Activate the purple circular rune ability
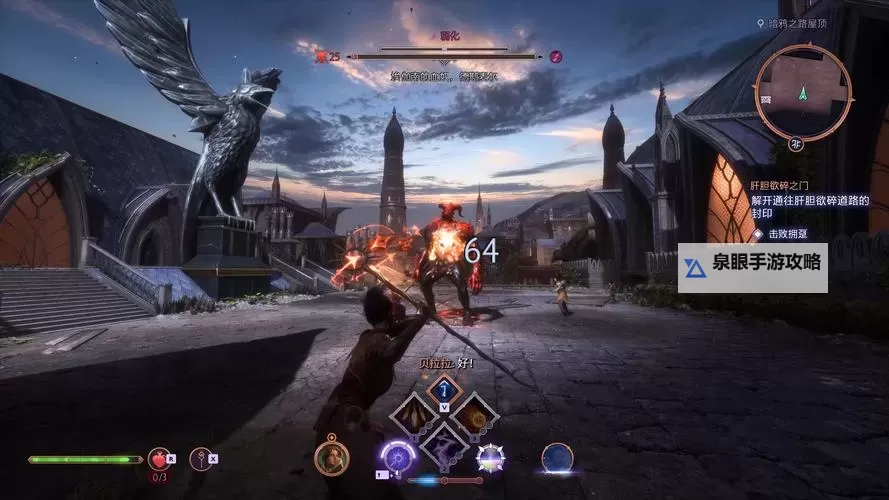 [x=397, y=458]
